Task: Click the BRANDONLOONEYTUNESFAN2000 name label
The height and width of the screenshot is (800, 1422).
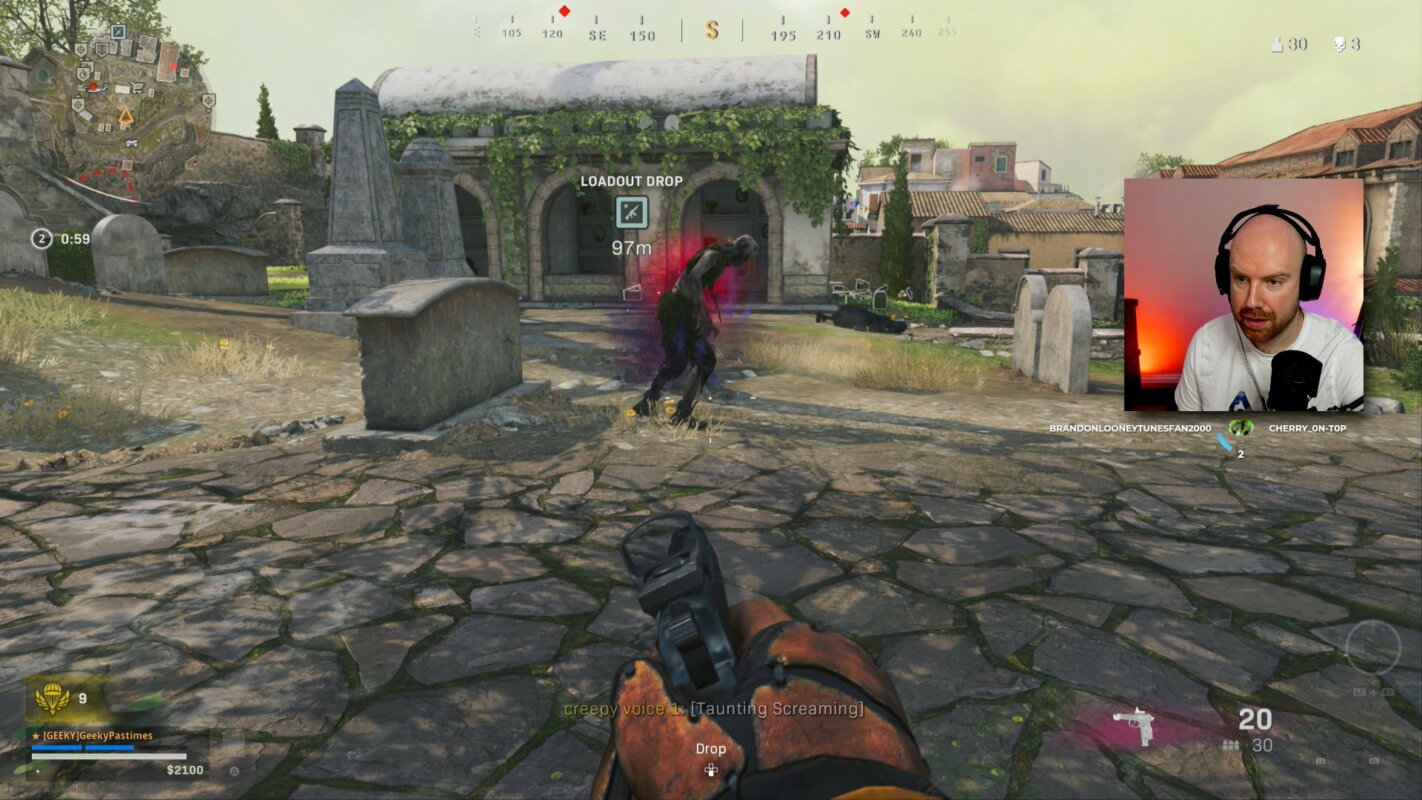Action: [1131, 428]
